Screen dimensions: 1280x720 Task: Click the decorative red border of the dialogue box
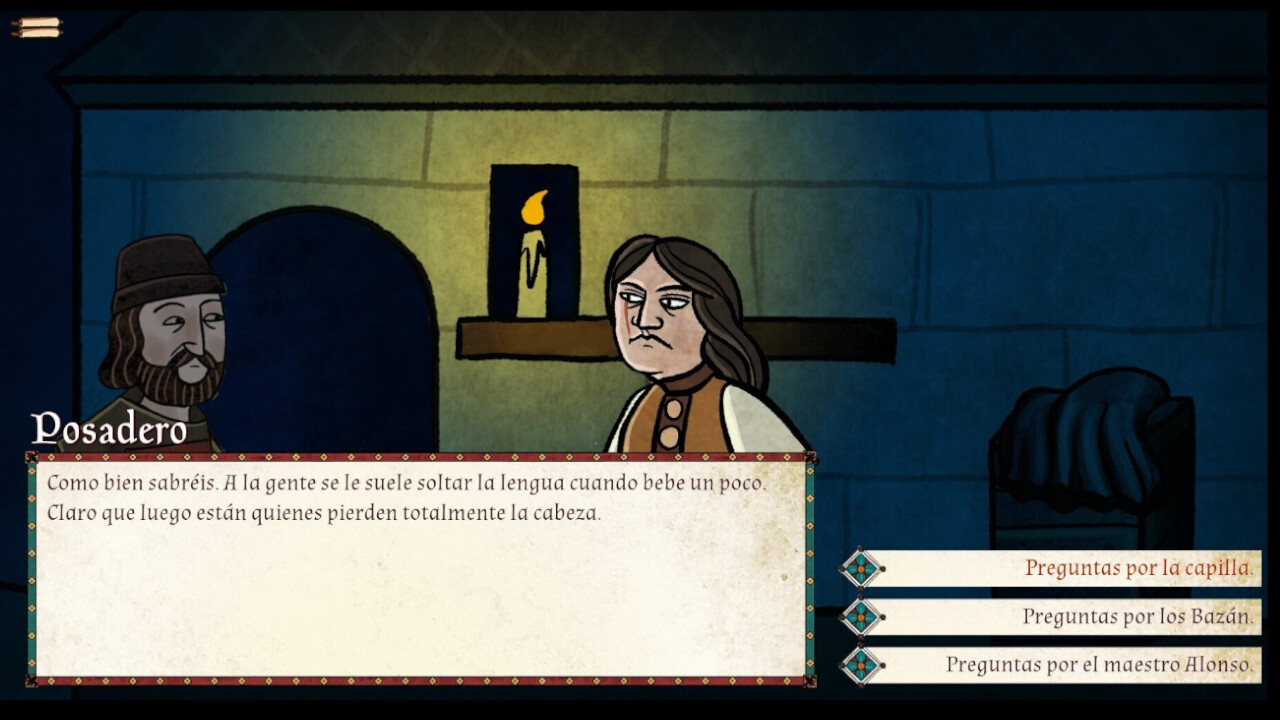point(420,455)
